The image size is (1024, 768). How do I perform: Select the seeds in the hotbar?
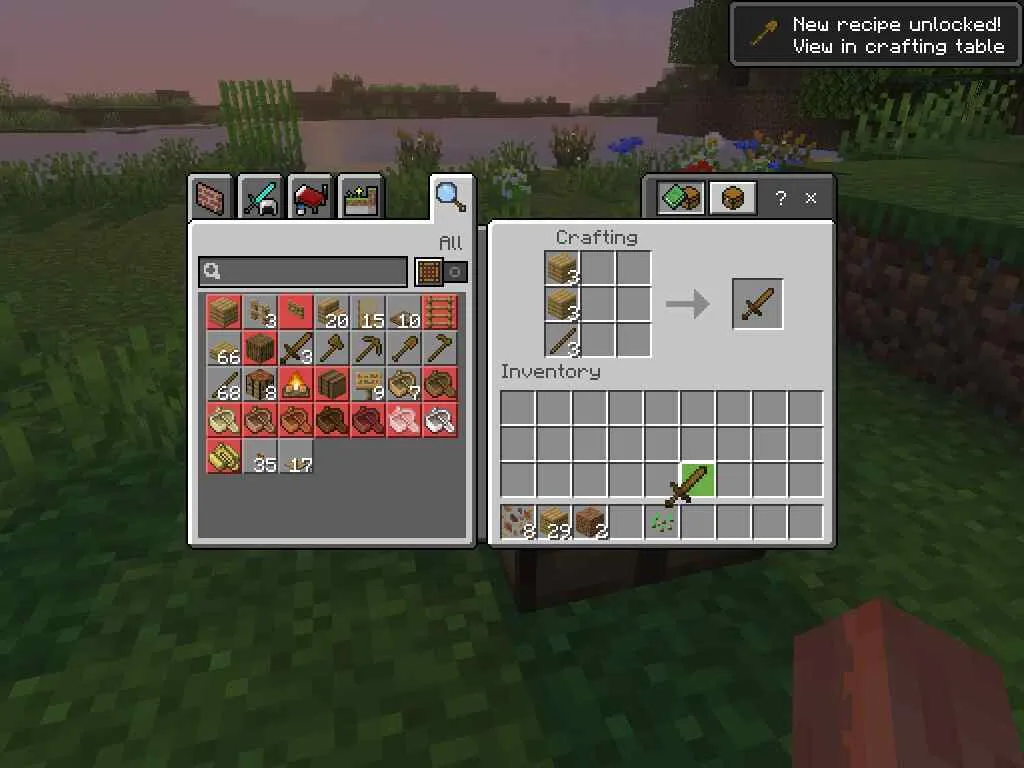pos(662,522)
